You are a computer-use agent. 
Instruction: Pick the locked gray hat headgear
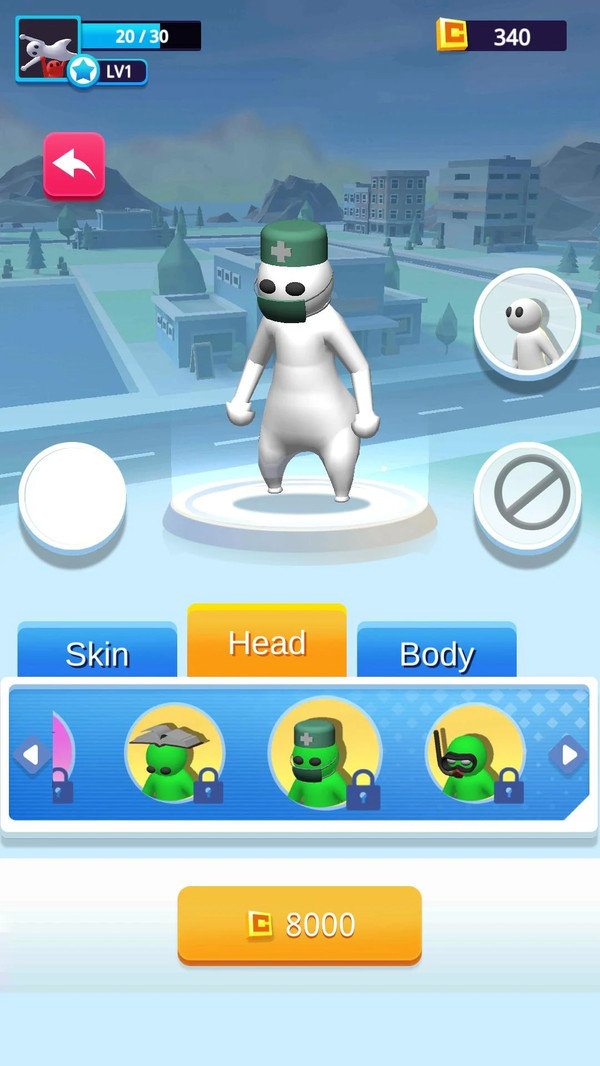tap(174, 753)
